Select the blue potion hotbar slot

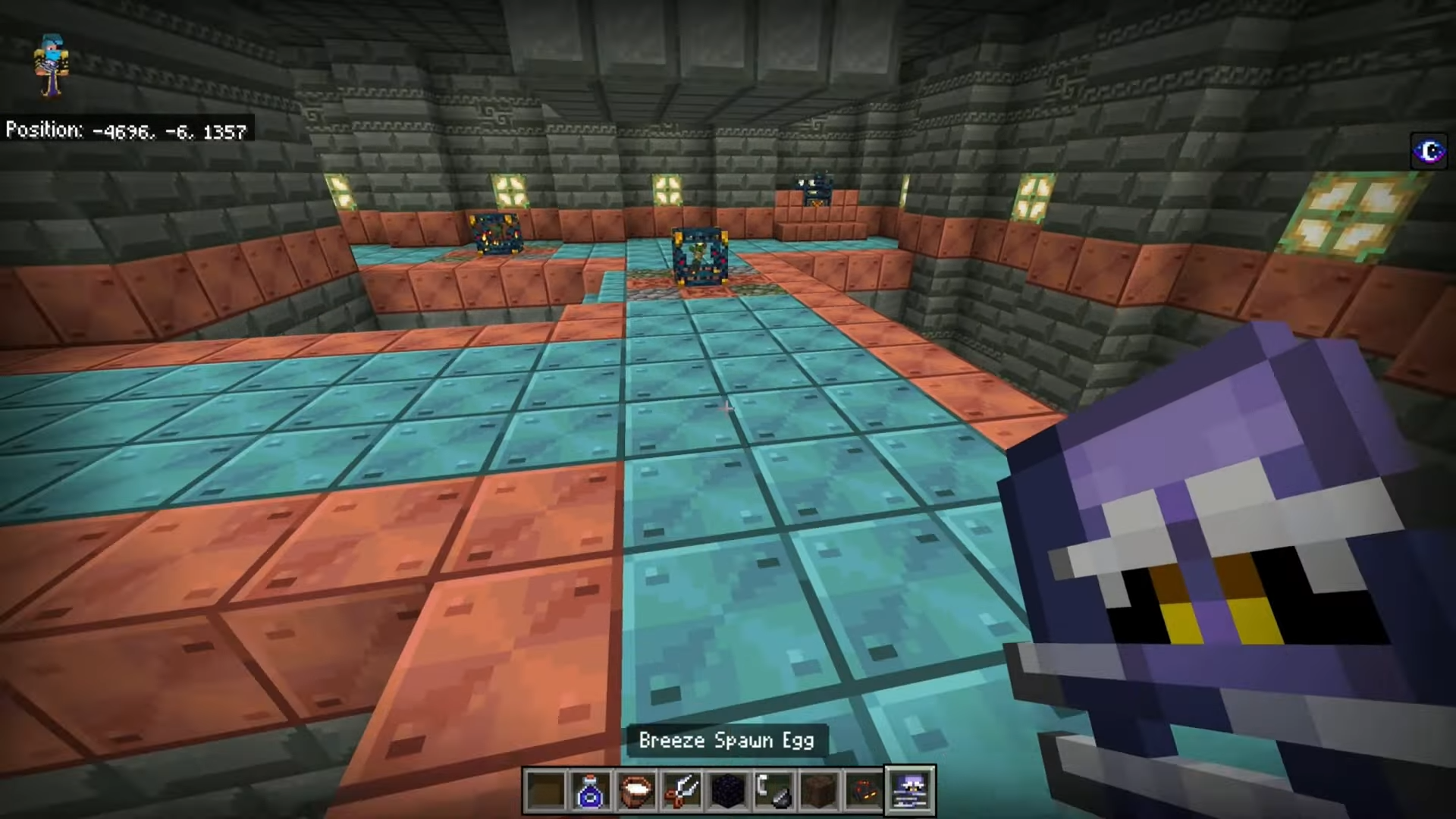pyautogui.click(x=591, y=791)
